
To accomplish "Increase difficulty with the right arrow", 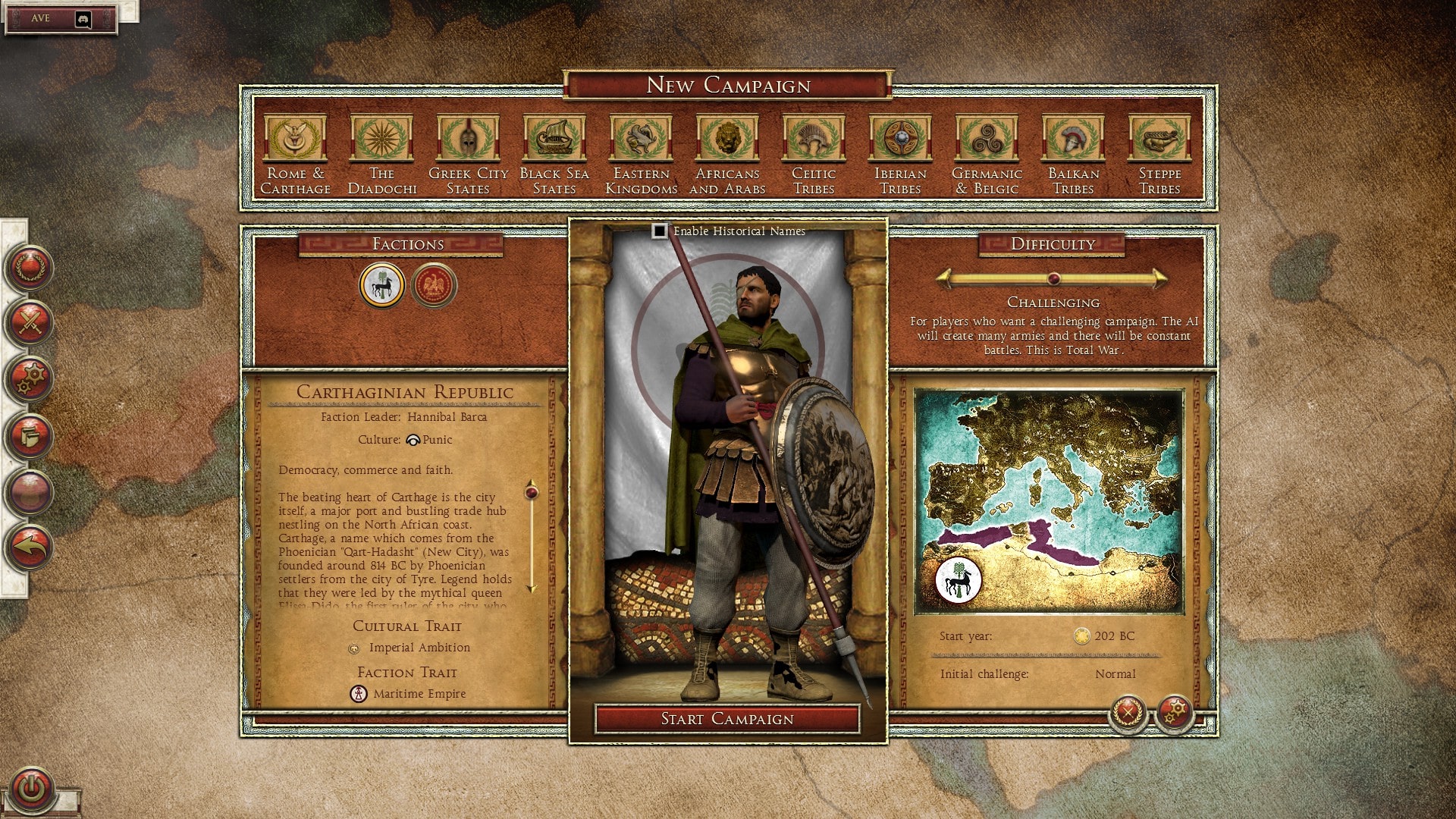I will pyautogui.click(x=1161, y=278).
